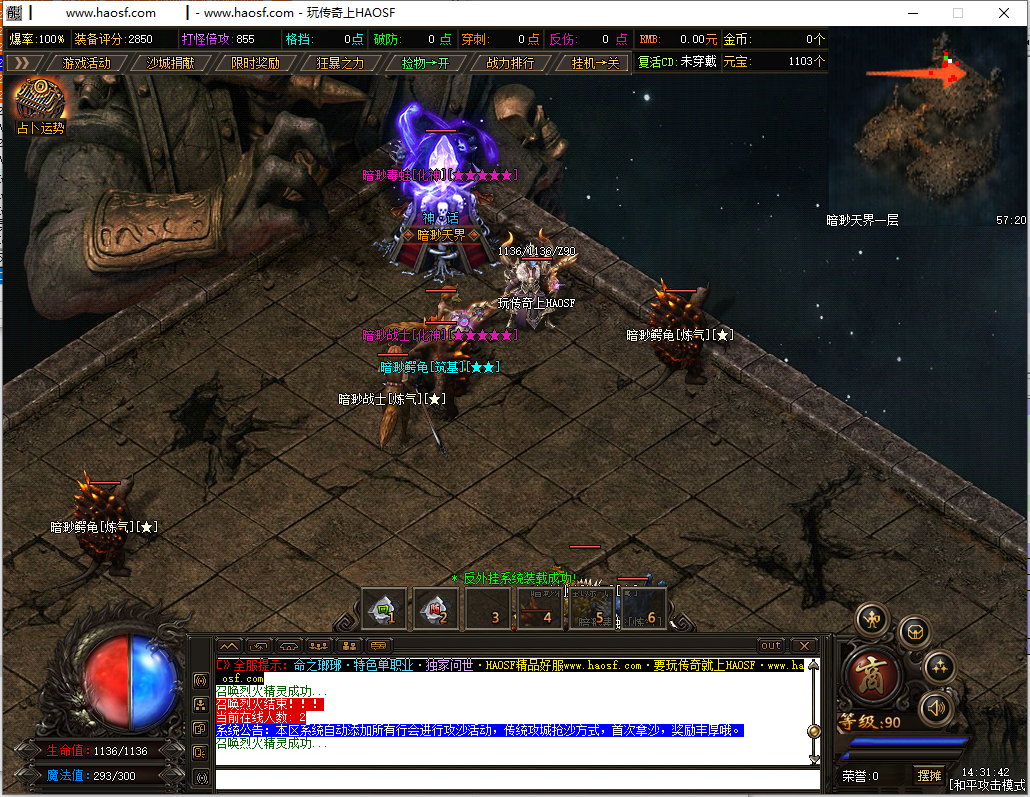
Task: Open the 限时奖励 timed rewards
Action: coord(255,62)
